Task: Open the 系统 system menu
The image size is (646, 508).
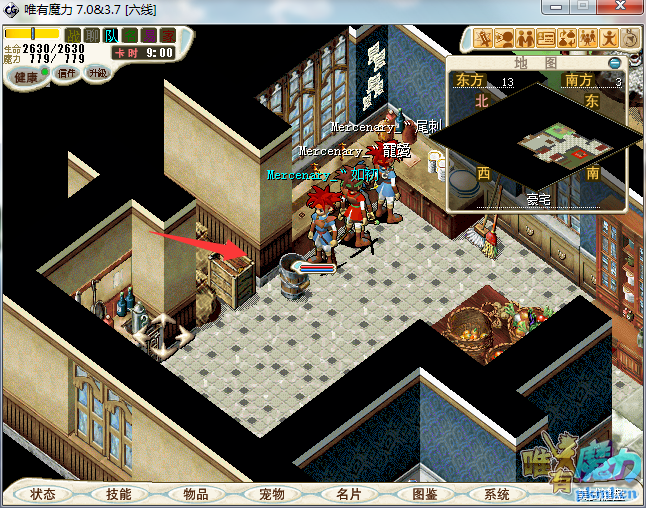Action: pos(497,494)
